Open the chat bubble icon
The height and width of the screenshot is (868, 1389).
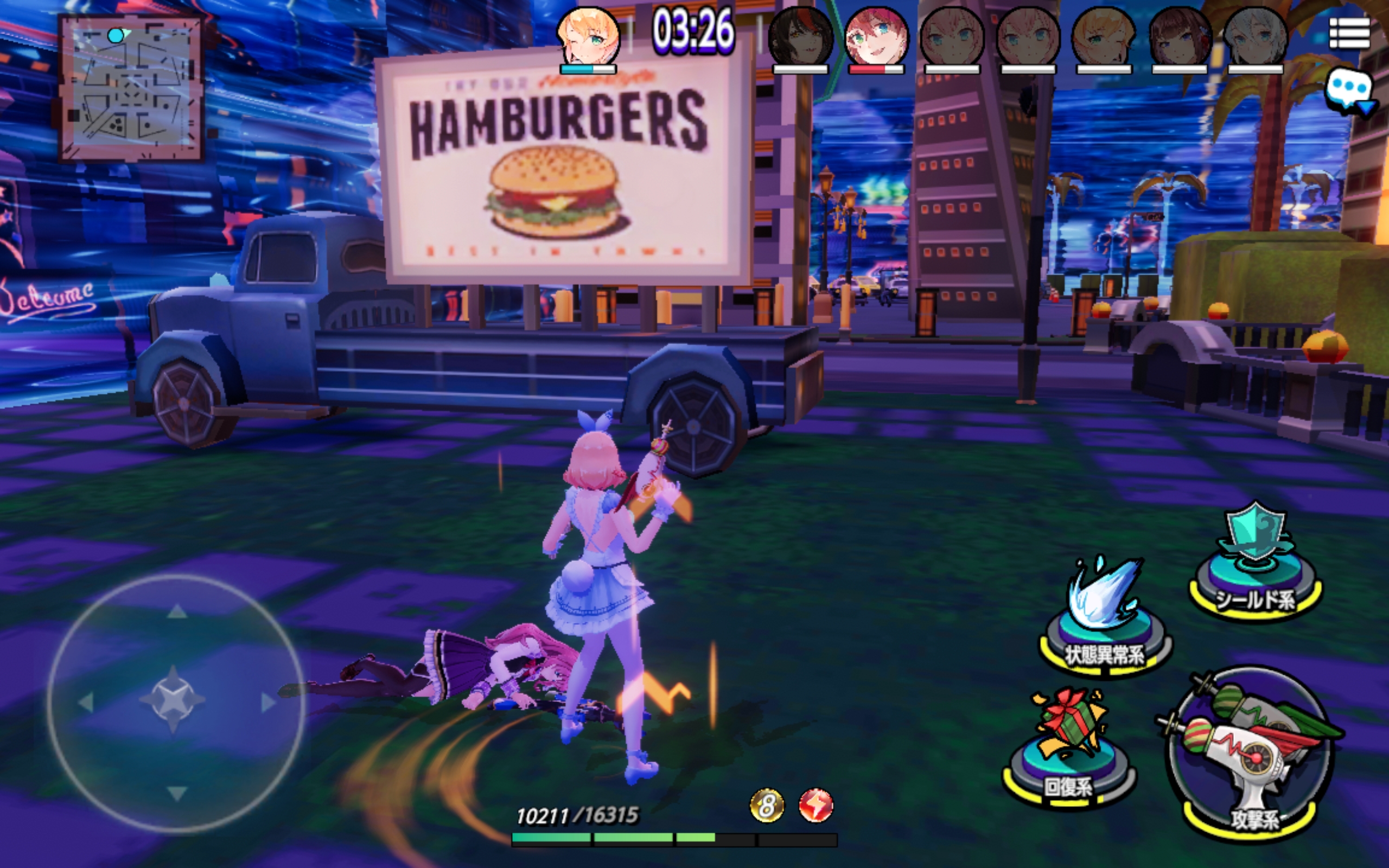[1349, 92]
